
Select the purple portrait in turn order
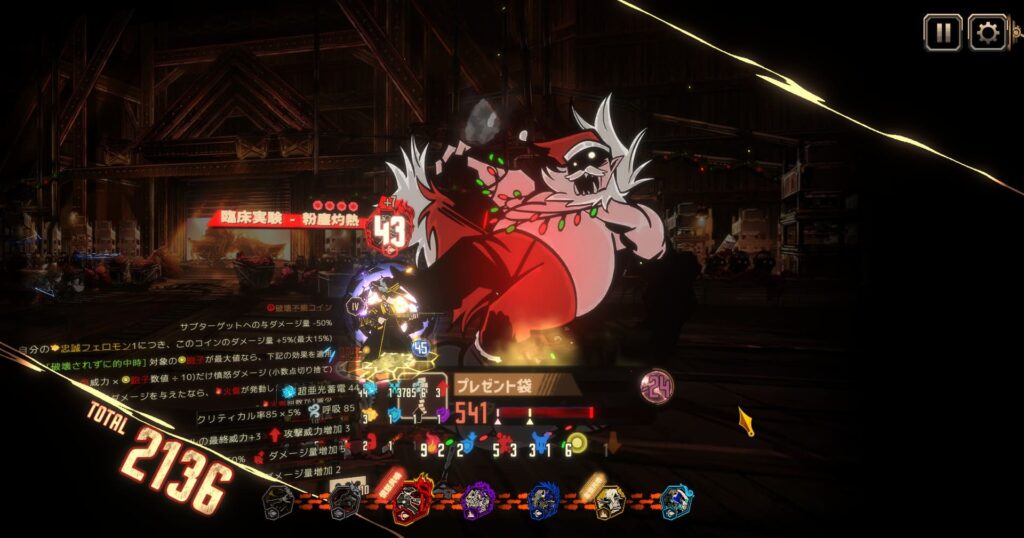pyautogui.click(x=479, y=499)
